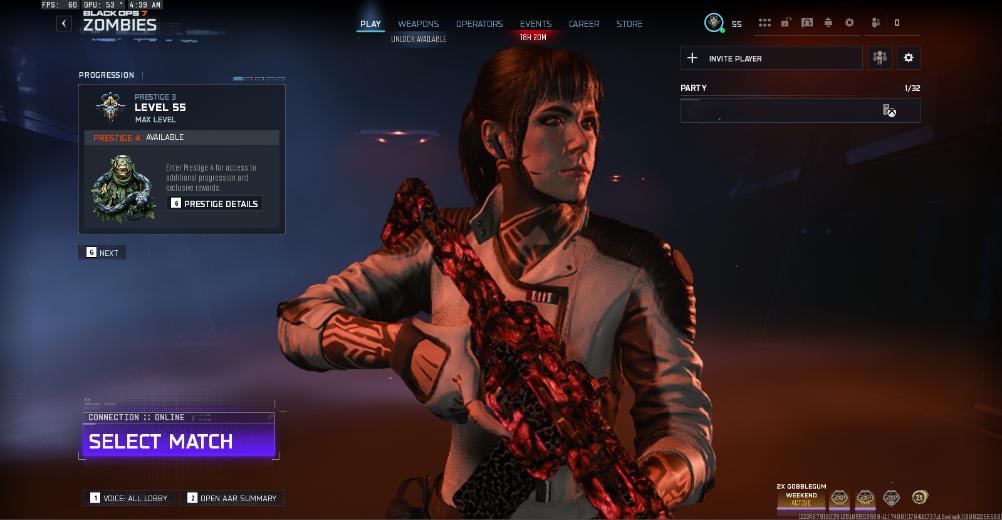Start matchmaking with Select Match

point(178,441)
